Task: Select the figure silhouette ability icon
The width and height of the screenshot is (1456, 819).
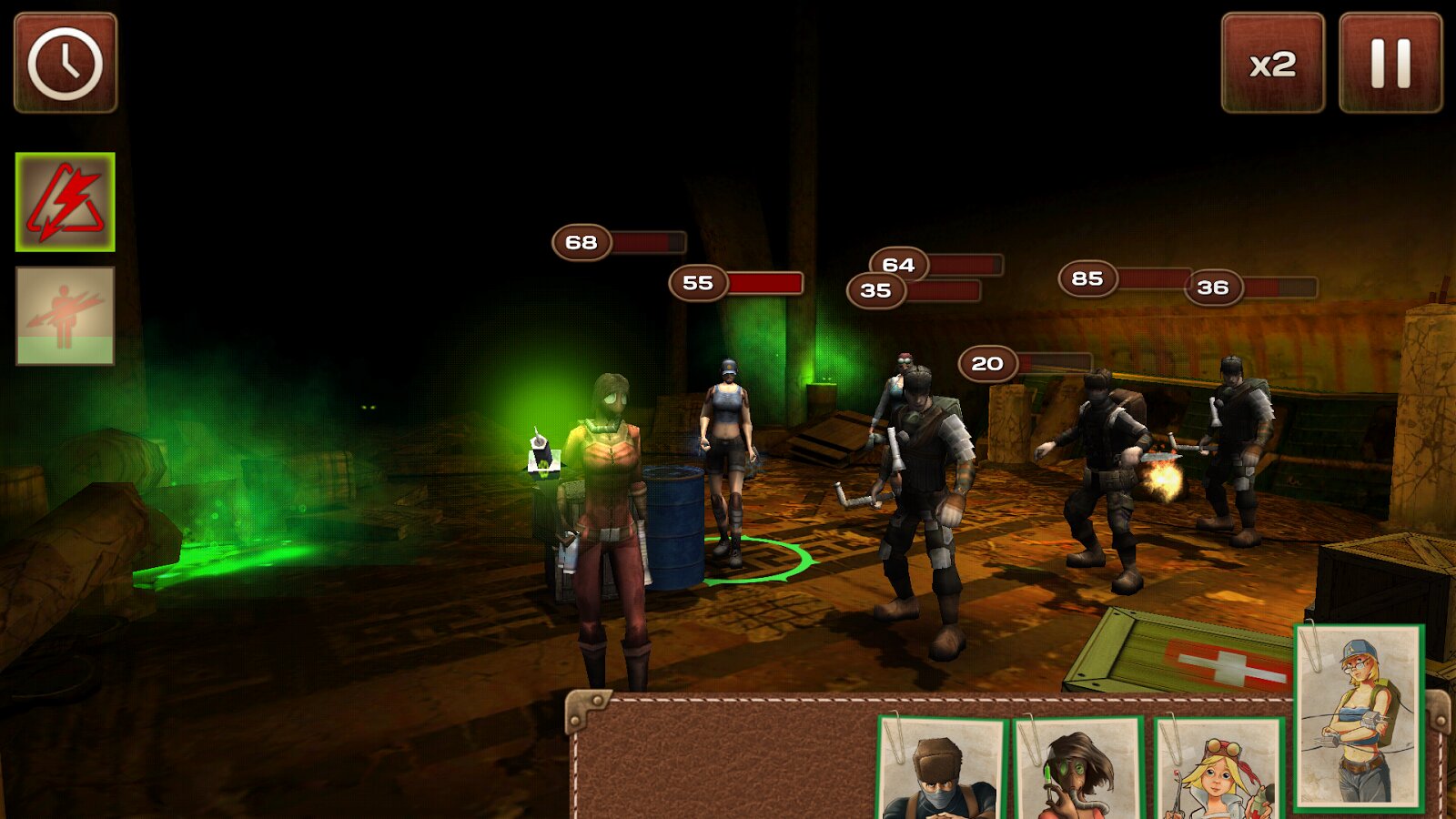Action: click(x=66, y=316)
